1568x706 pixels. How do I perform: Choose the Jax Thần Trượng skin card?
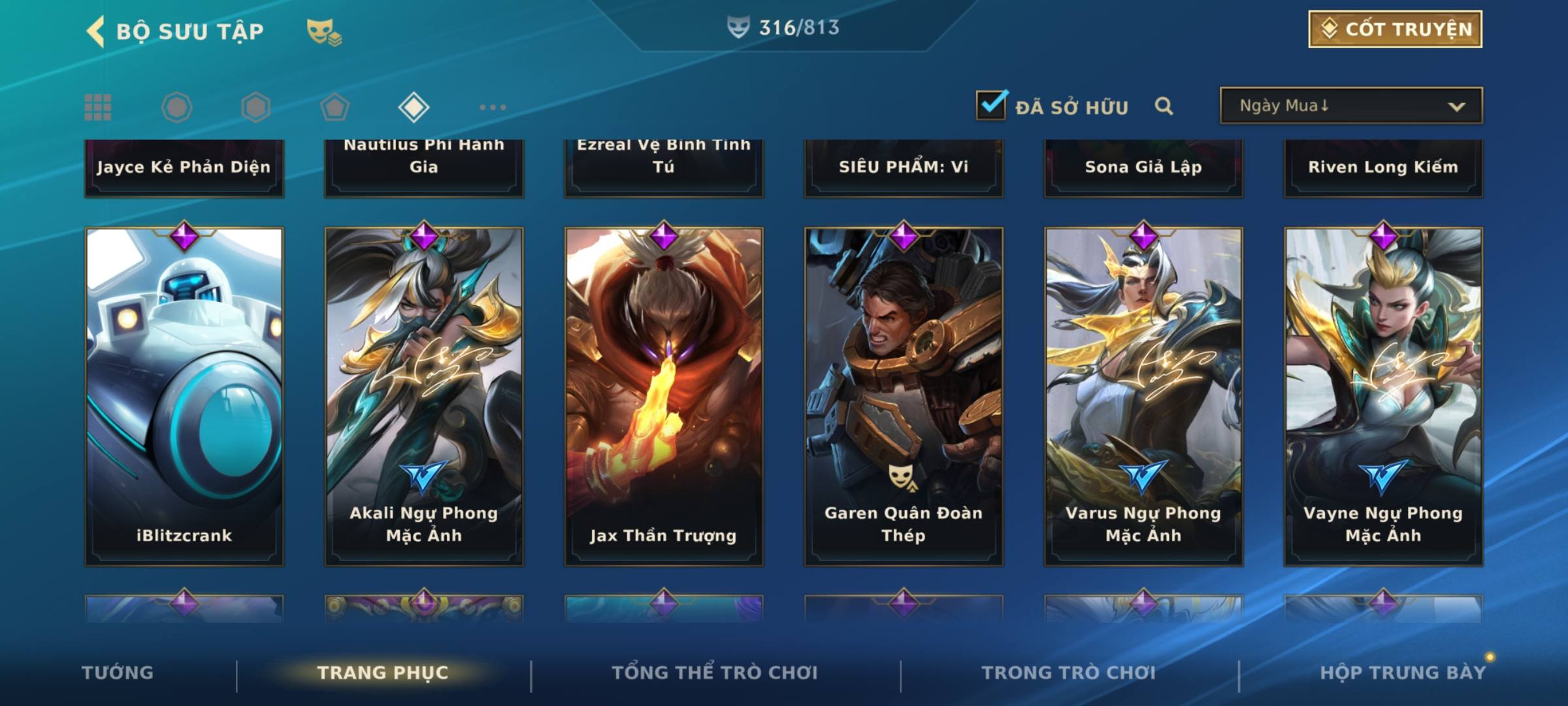coord(664,396)
